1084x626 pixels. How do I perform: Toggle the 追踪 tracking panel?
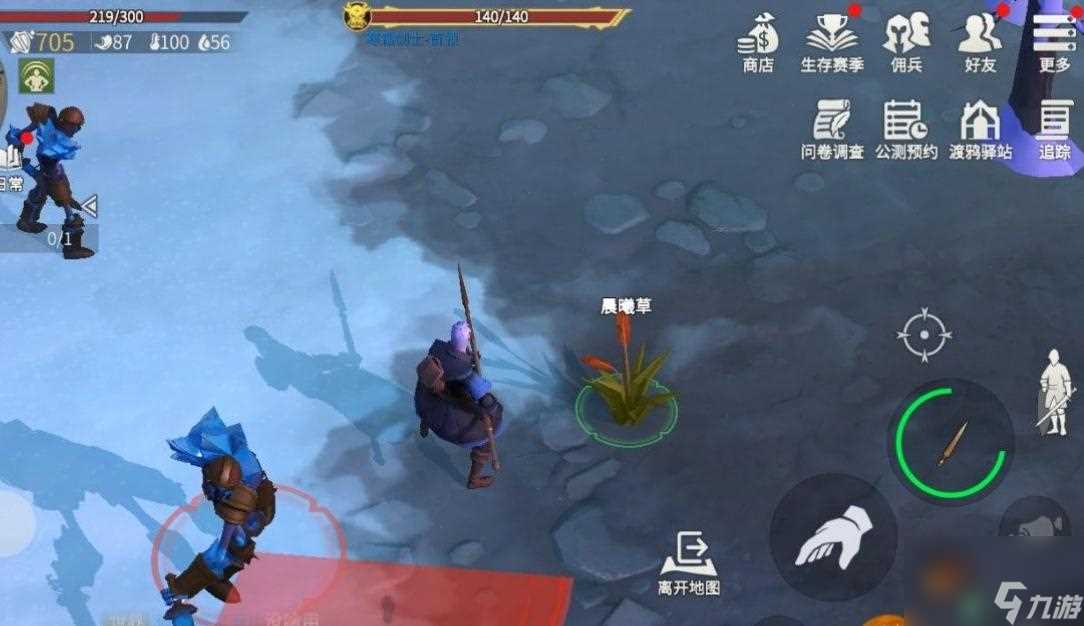pos(1054,129)
